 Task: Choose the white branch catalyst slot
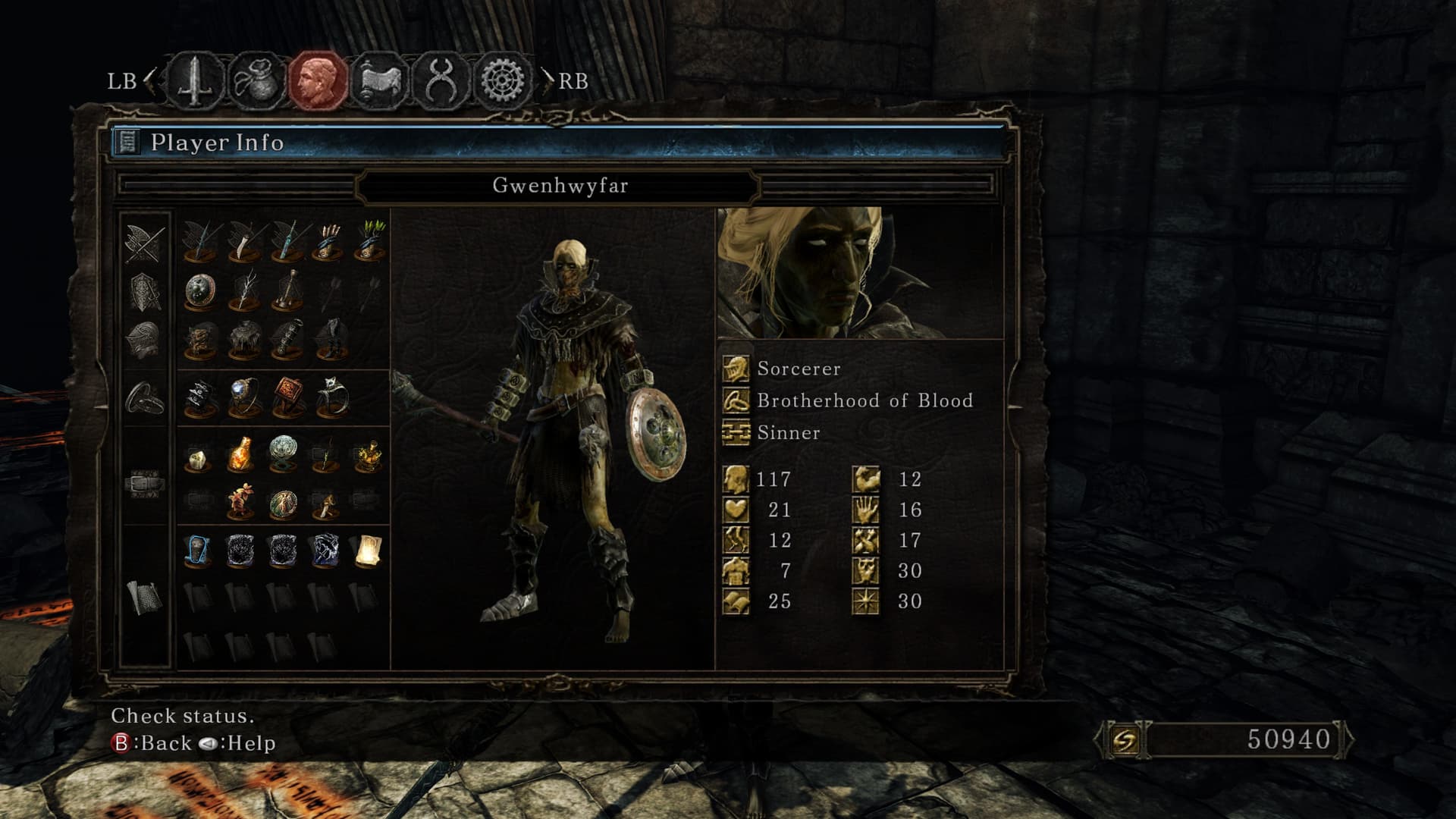pos(244,291)
